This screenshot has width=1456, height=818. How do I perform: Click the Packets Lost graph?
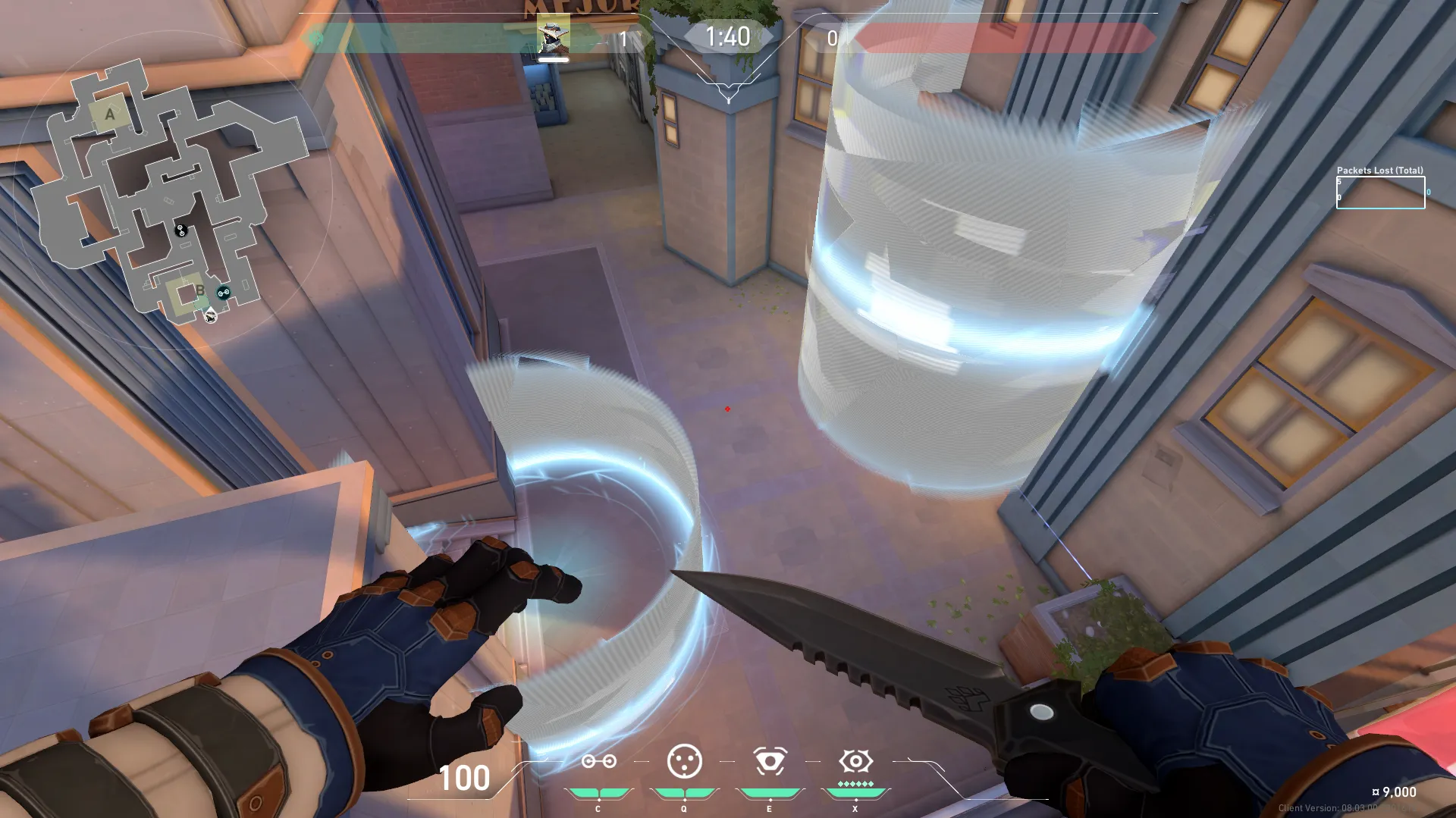pyautogui.click(x=1380, y=193)
